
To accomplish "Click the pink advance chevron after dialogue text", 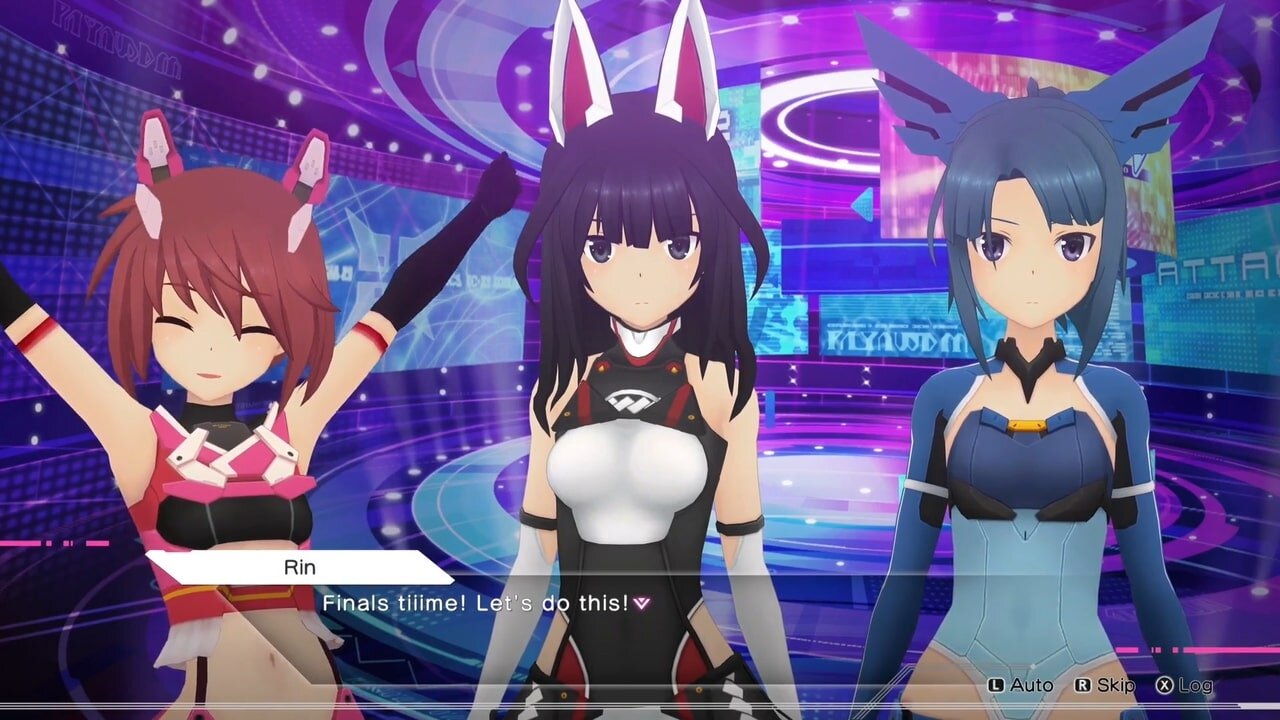I will 641,601.
